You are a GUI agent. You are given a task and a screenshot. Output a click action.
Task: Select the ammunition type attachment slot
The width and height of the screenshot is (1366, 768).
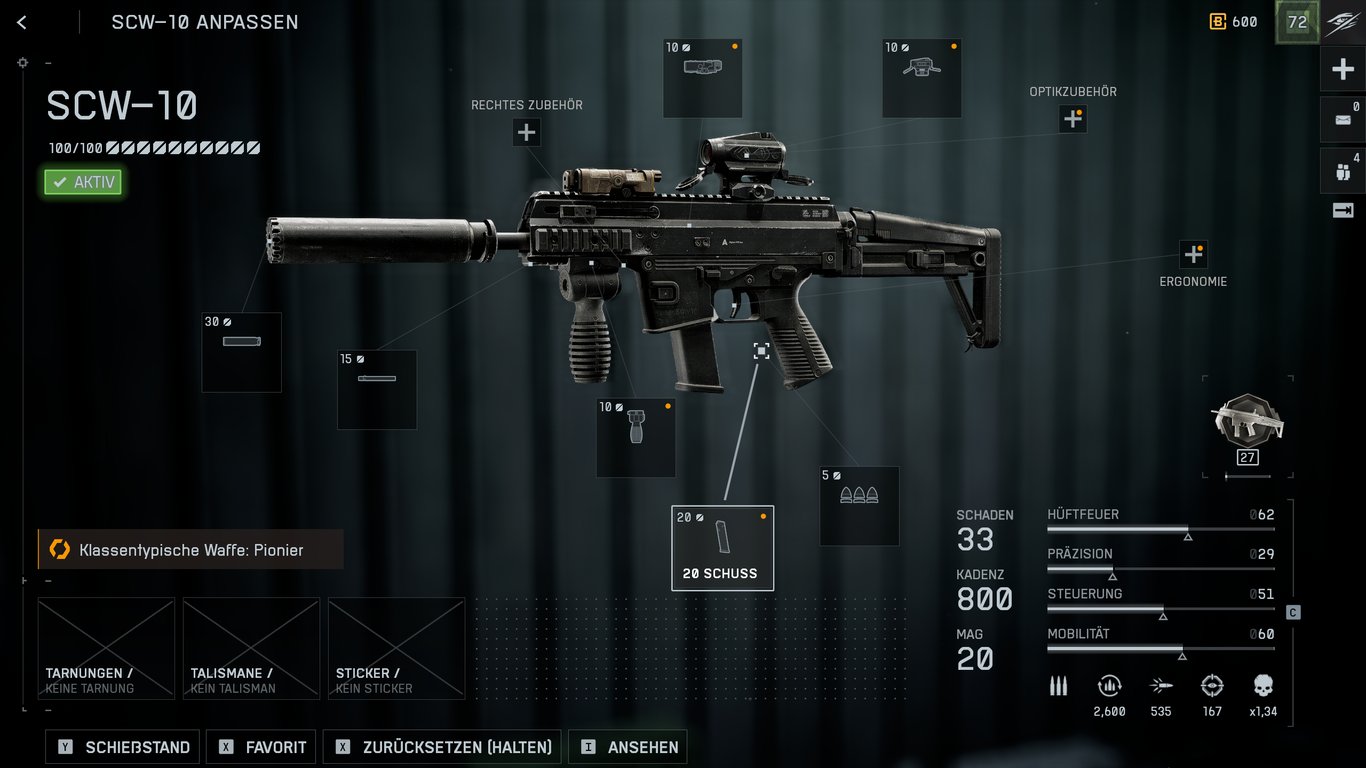(859, 506)
